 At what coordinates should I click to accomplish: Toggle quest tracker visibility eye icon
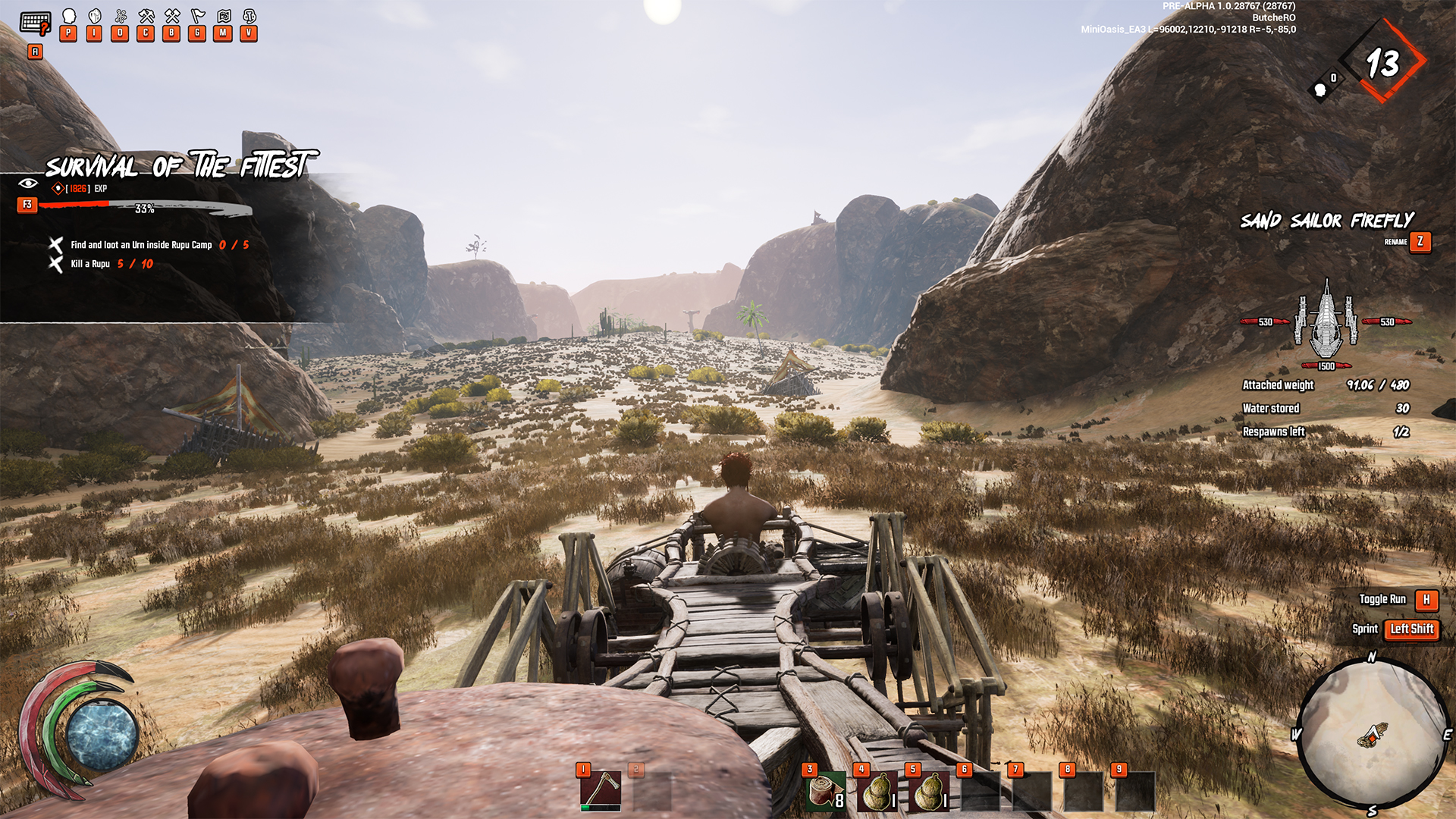(28, 184)
